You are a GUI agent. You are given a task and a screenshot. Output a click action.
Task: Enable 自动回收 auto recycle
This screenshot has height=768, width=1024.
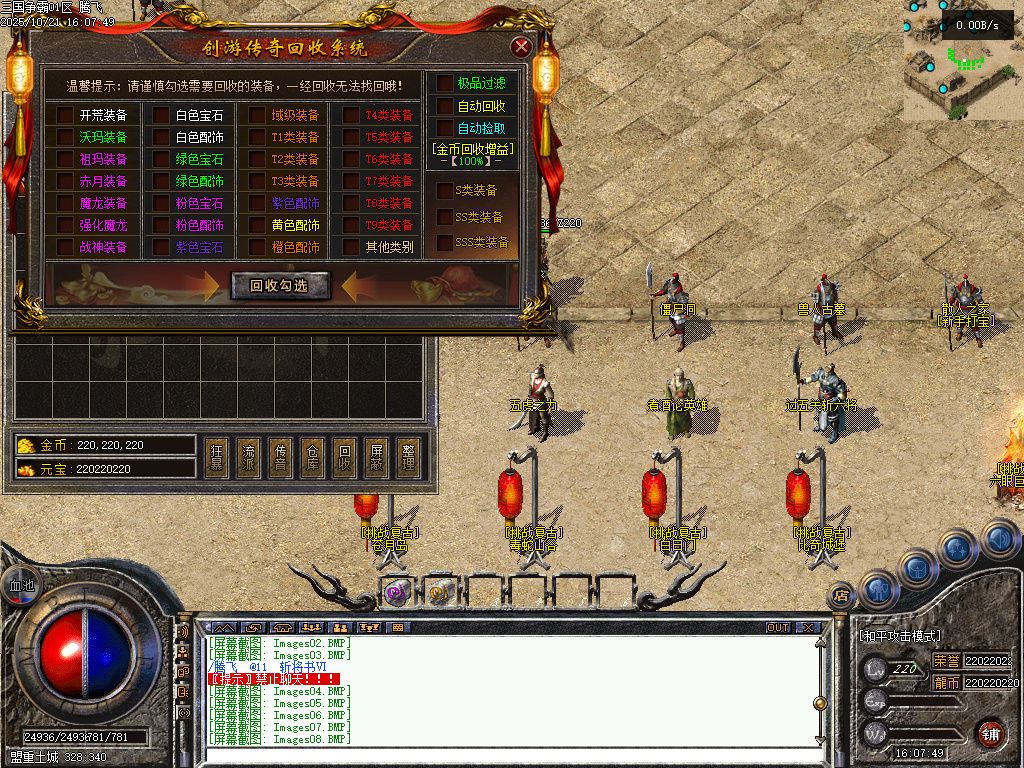point(444,106)
